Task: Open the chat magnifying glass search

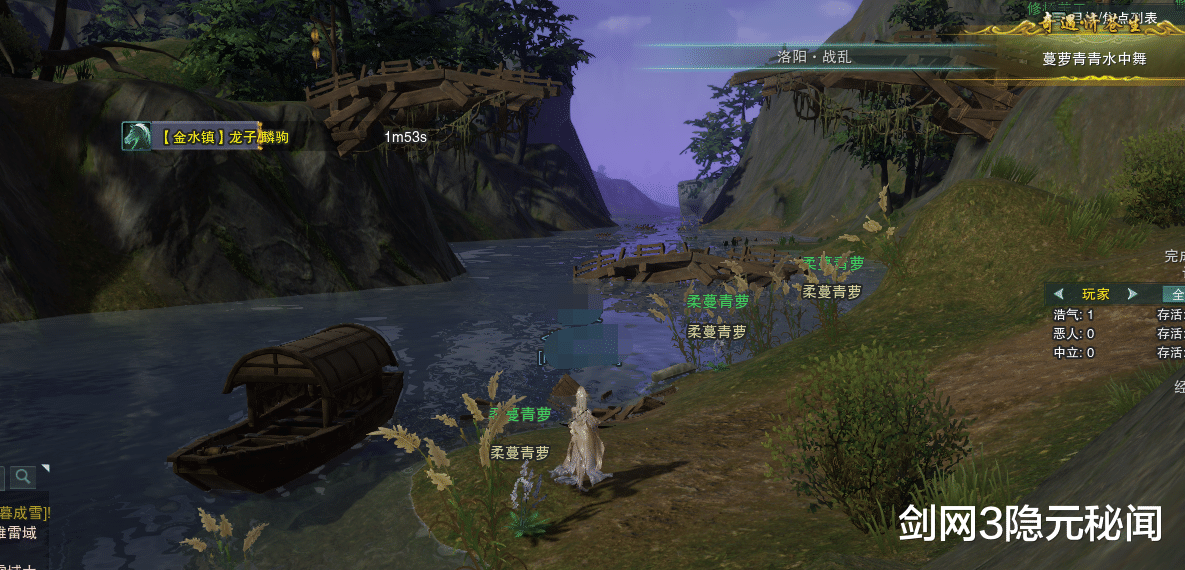Action: (22, 477)
